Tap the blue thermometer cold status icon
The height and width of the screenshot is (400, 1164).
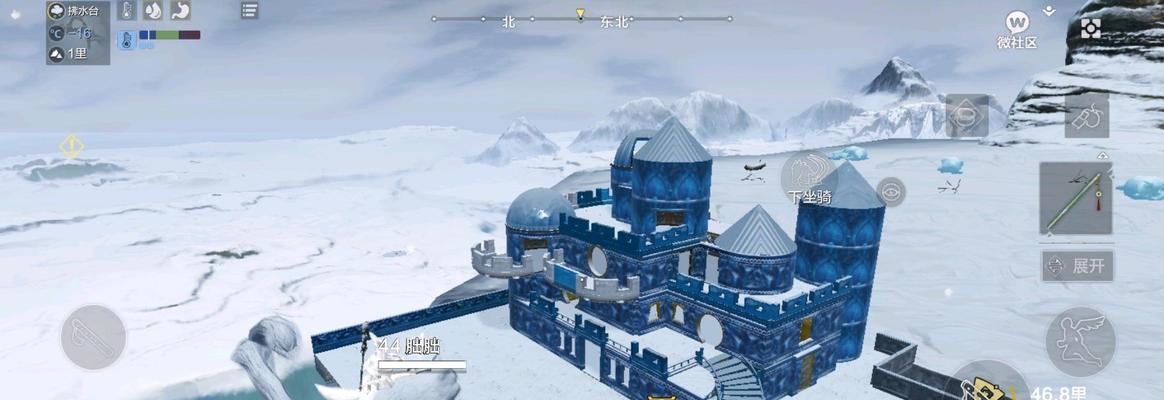(x=127, y=41)
